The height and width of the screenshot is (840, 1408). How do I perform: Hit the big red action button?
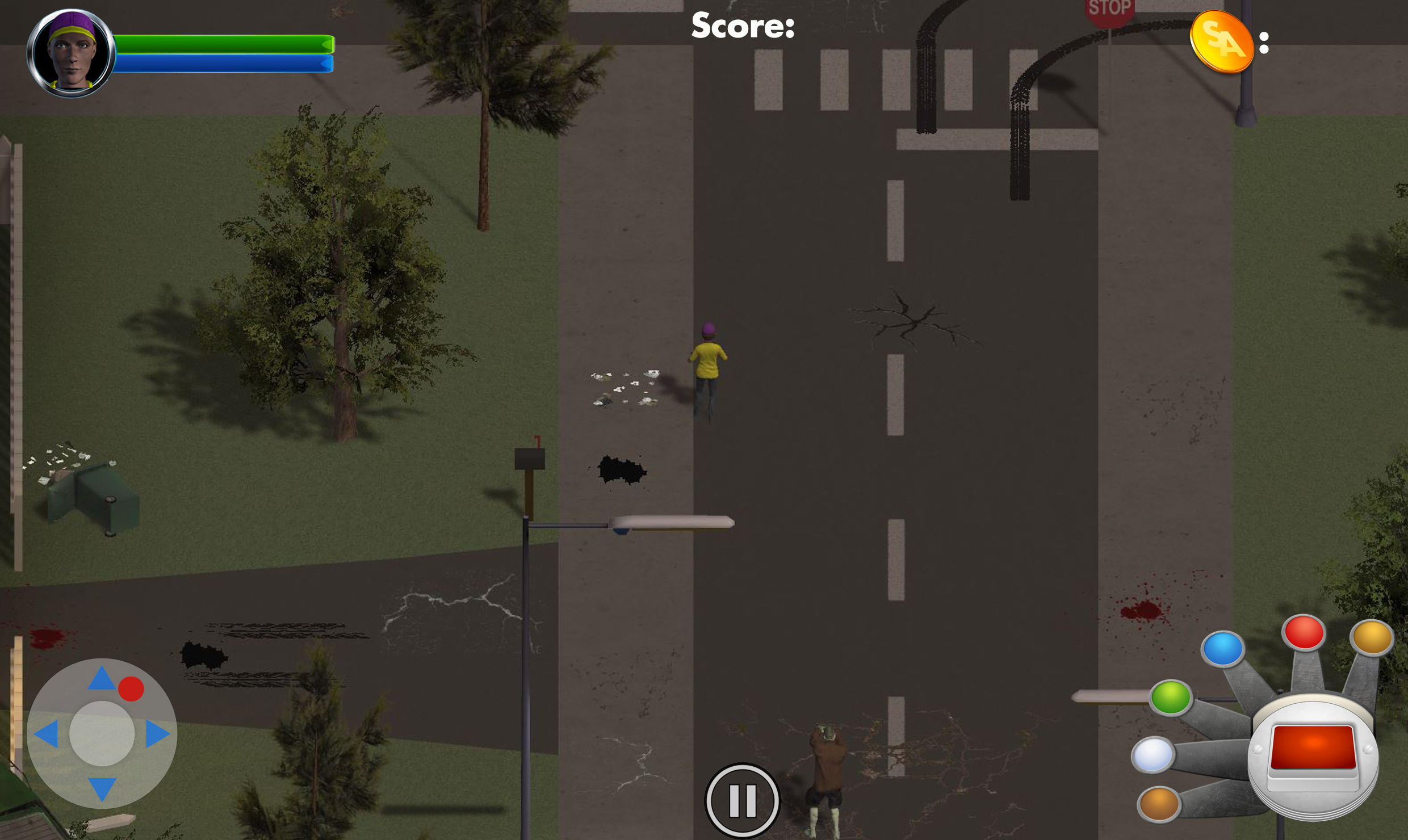1313,749
